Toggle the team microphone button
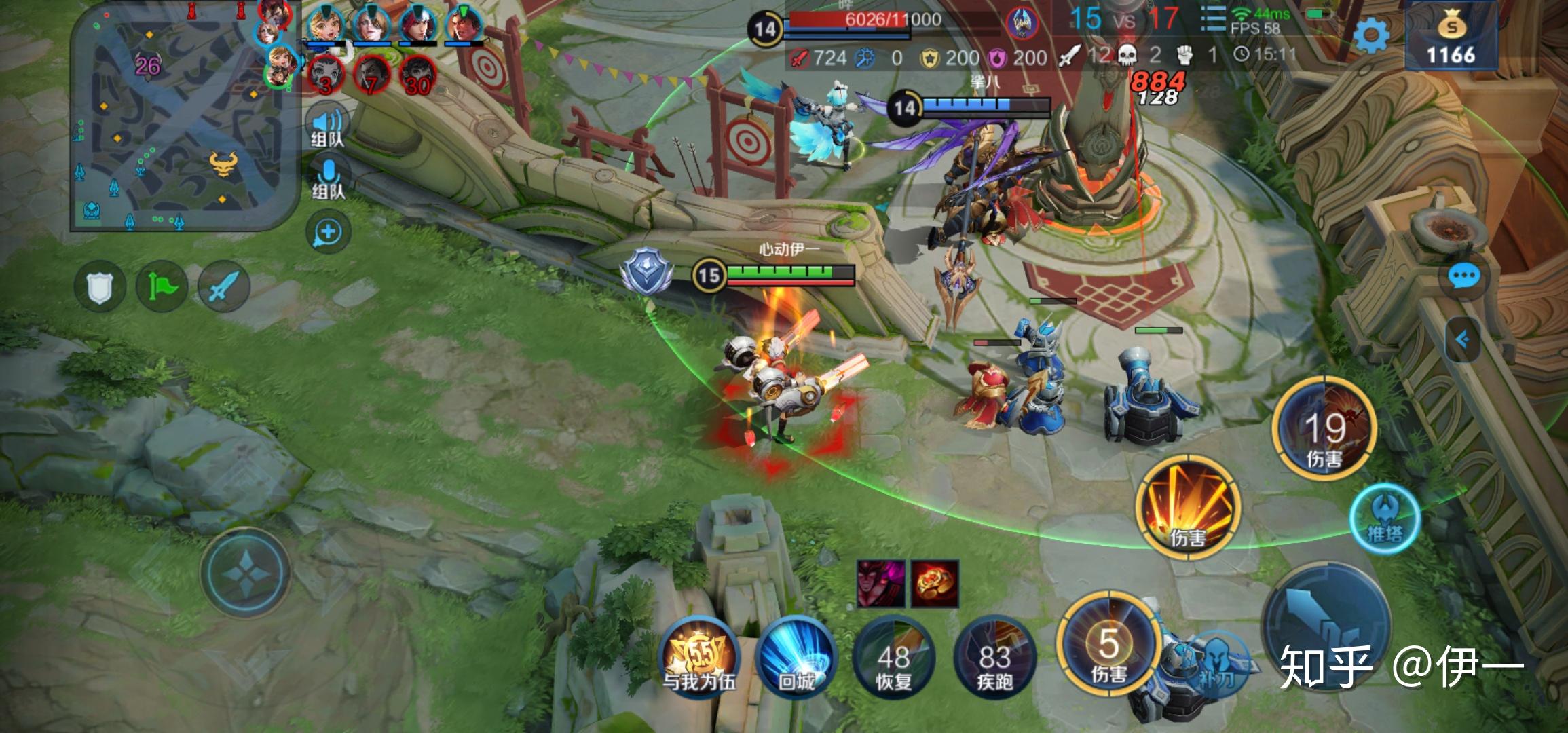Viewport: 1568px width, 733px height. coord(329,178)
